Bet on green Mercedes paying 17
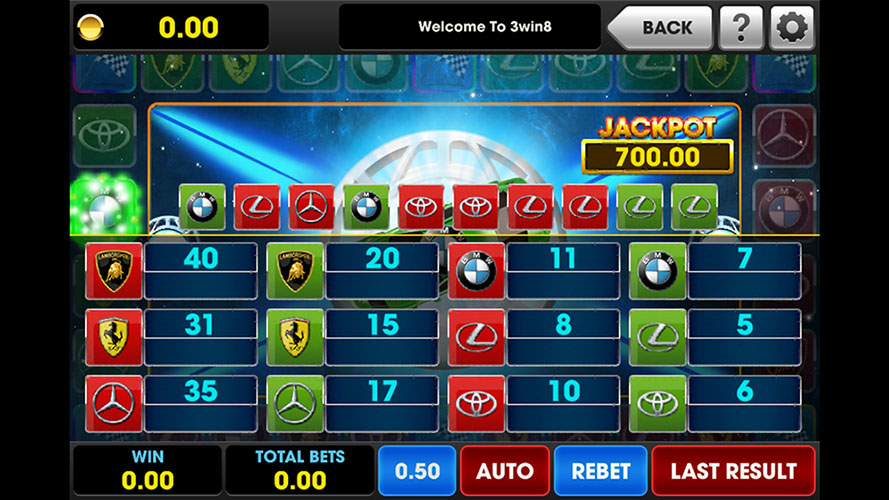 295,403
